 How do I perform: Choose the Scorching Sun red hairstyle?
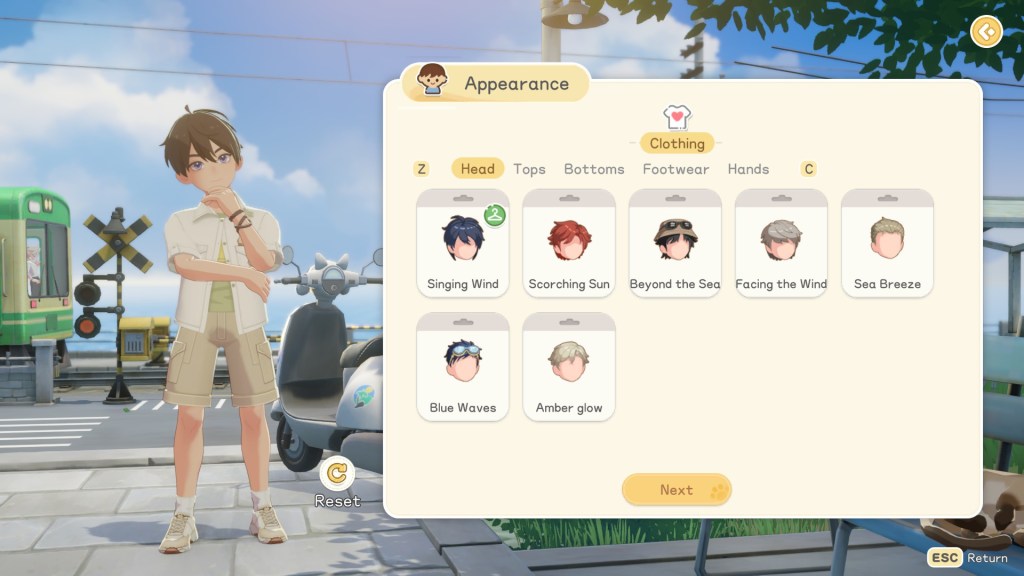click(x=569, y=244)
